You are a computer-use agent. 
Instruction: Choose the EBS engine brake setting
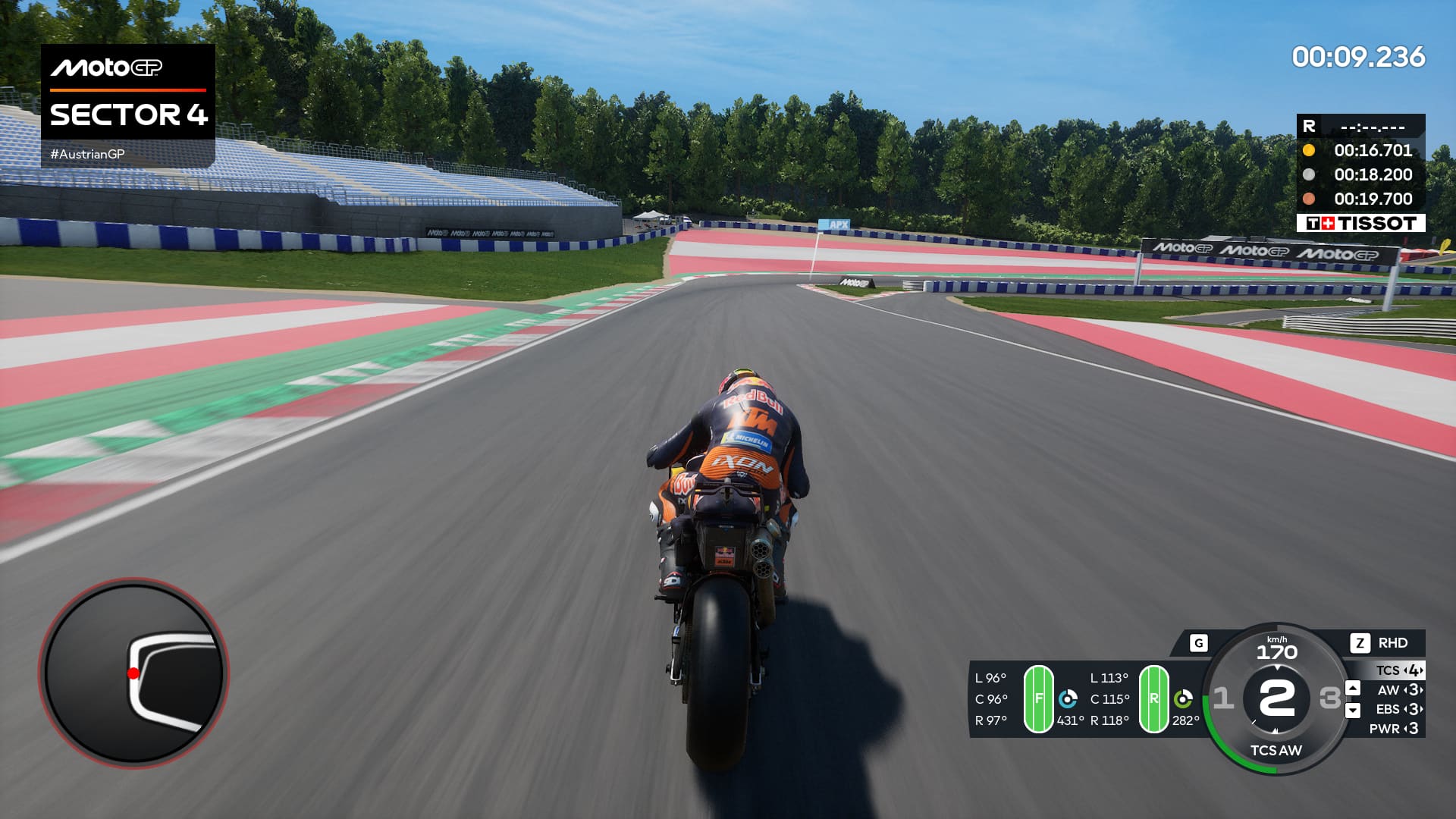(x=1399, y=709)
